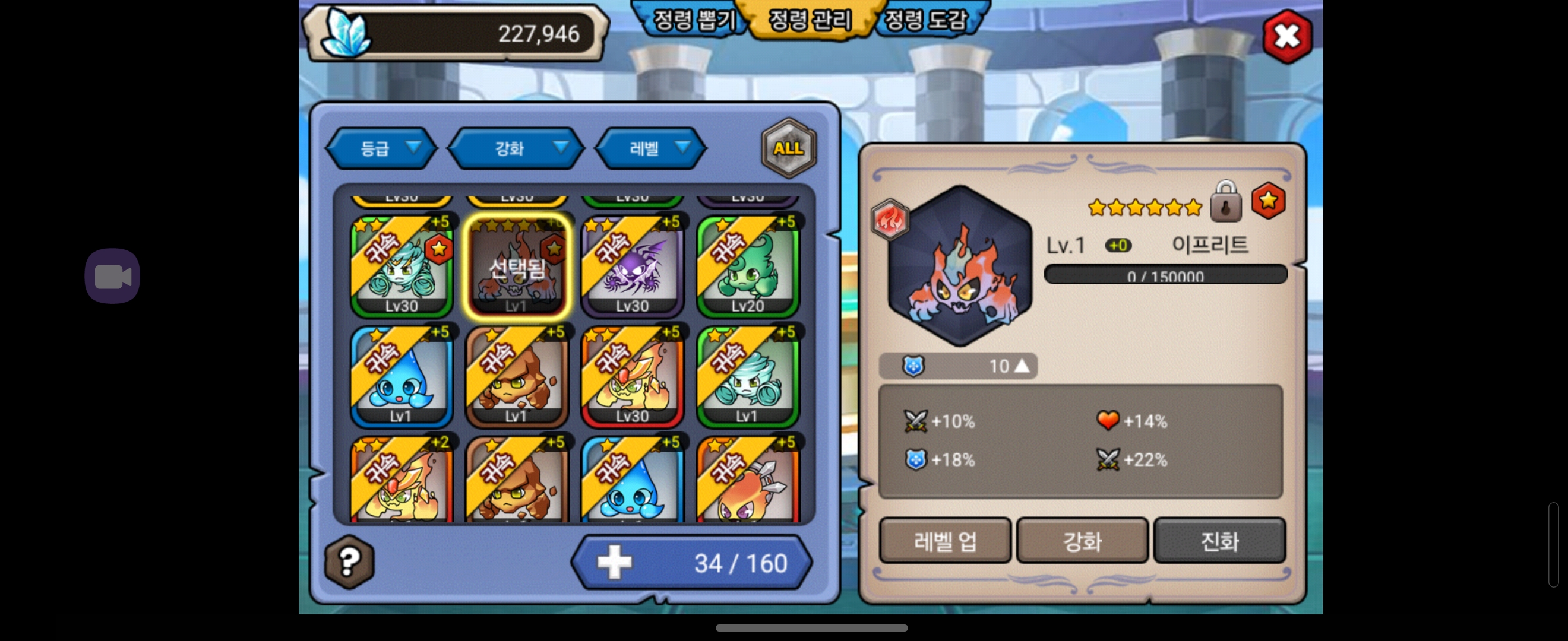
Task: Open the 정령 도감 tab
Action: 925,20
